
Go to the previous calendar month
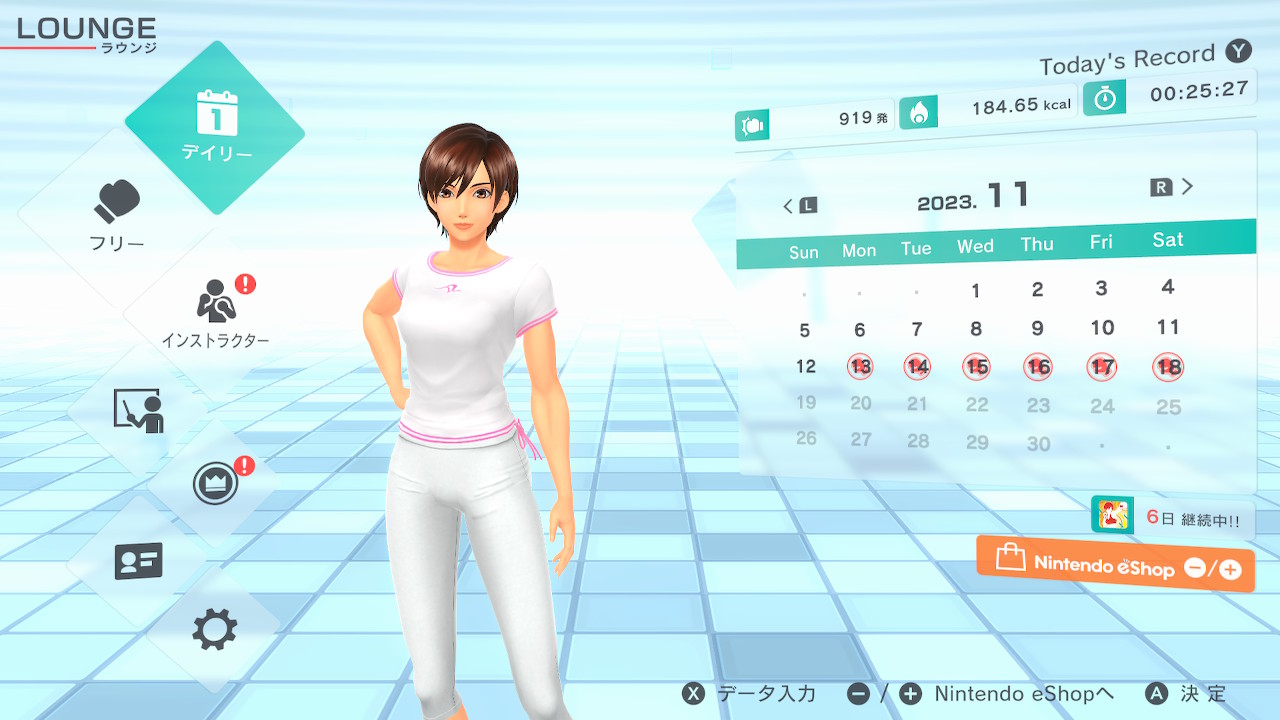click(799, 206)
